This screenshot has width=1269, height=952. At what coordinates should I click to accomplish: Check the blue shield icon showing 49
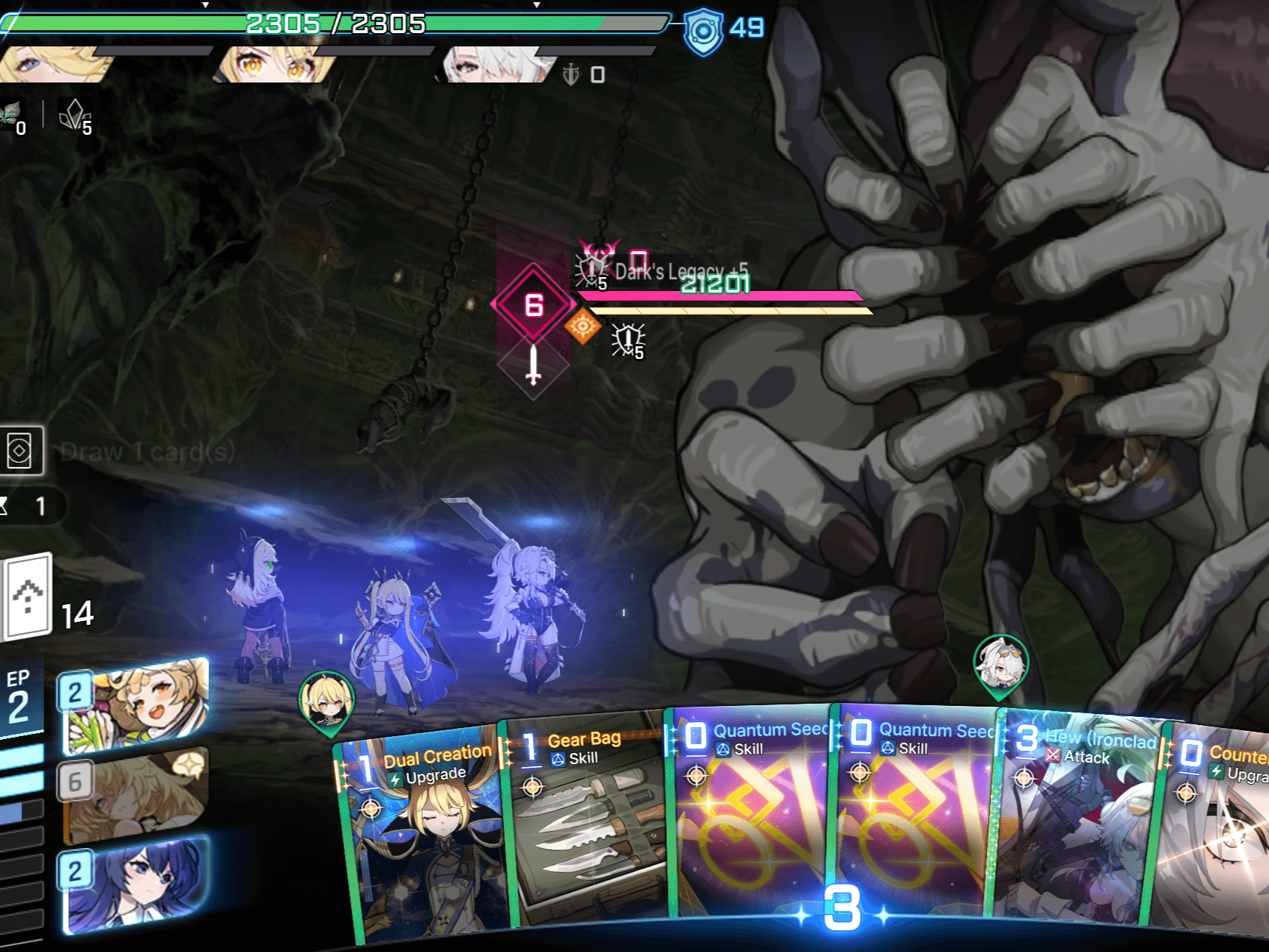click(703, 31)
